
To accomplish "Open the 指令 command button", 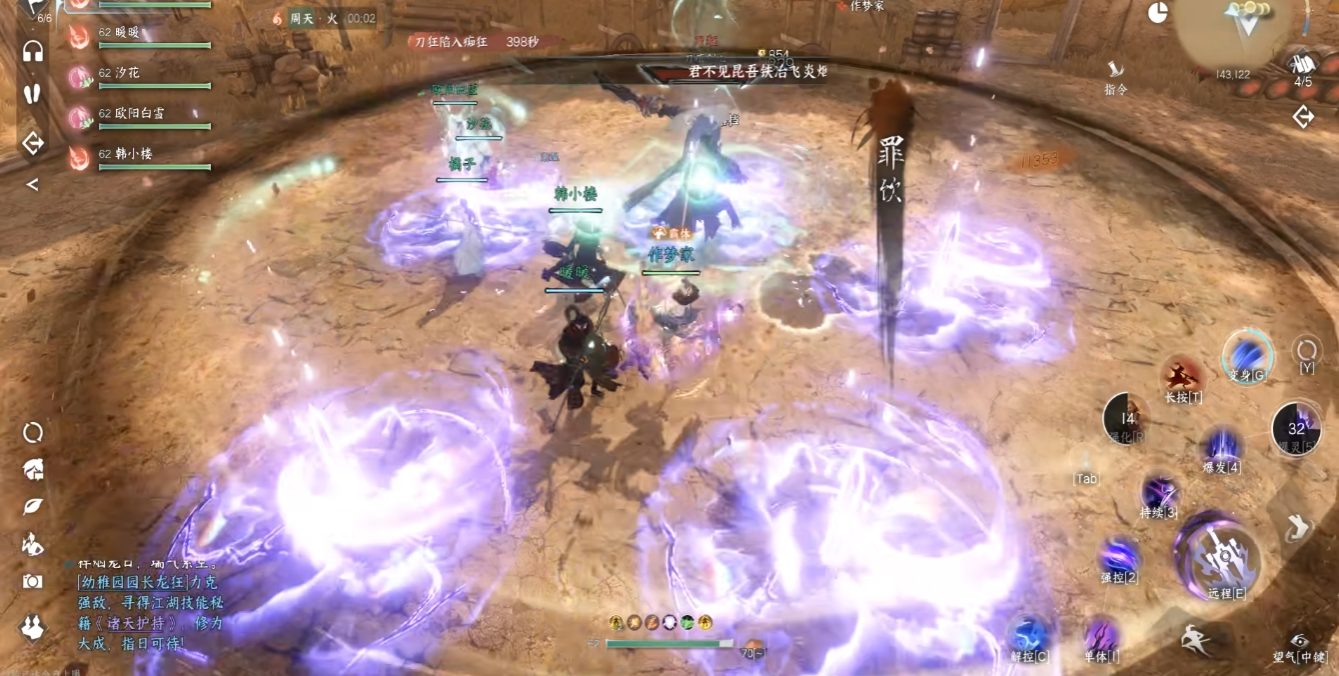I will pyautogui.click(x=1116, y=73).
